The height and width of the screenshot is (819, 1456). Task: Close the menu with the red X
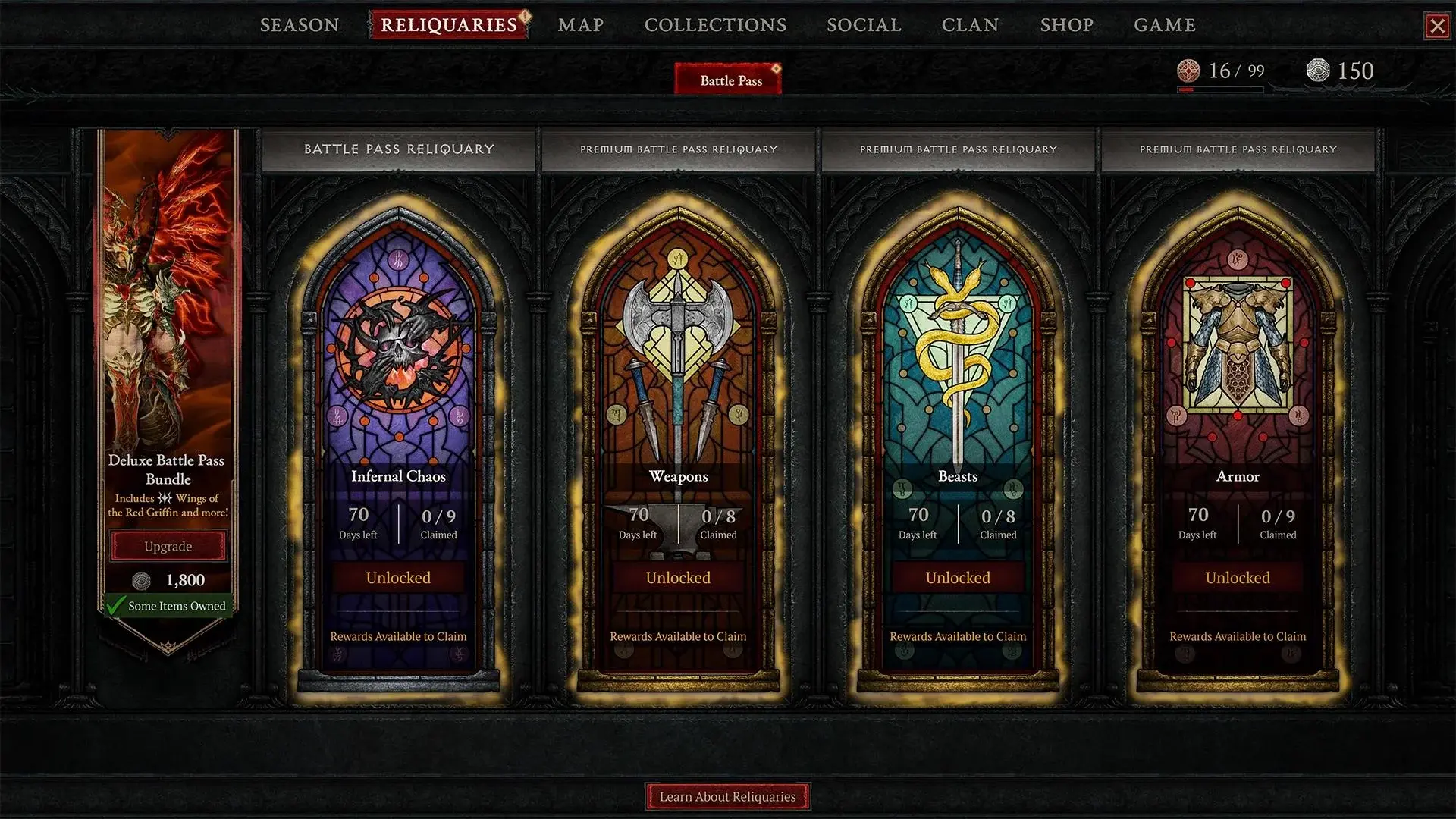pos(1437,27)
